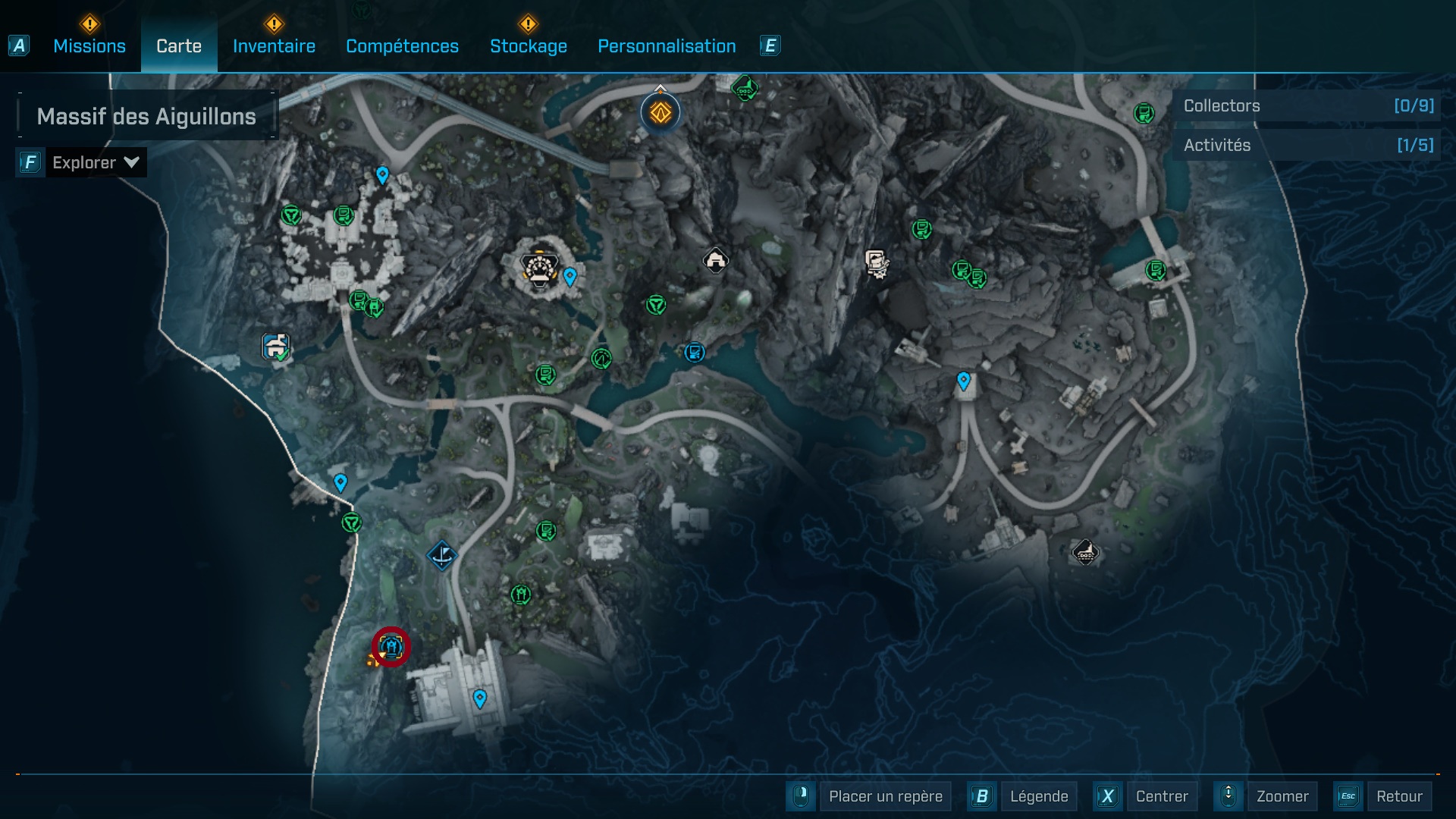The height and width of the screenshot is (819, 1456).
Task: Expand the Explorer dropdown filter
Action: pos(95,162)
